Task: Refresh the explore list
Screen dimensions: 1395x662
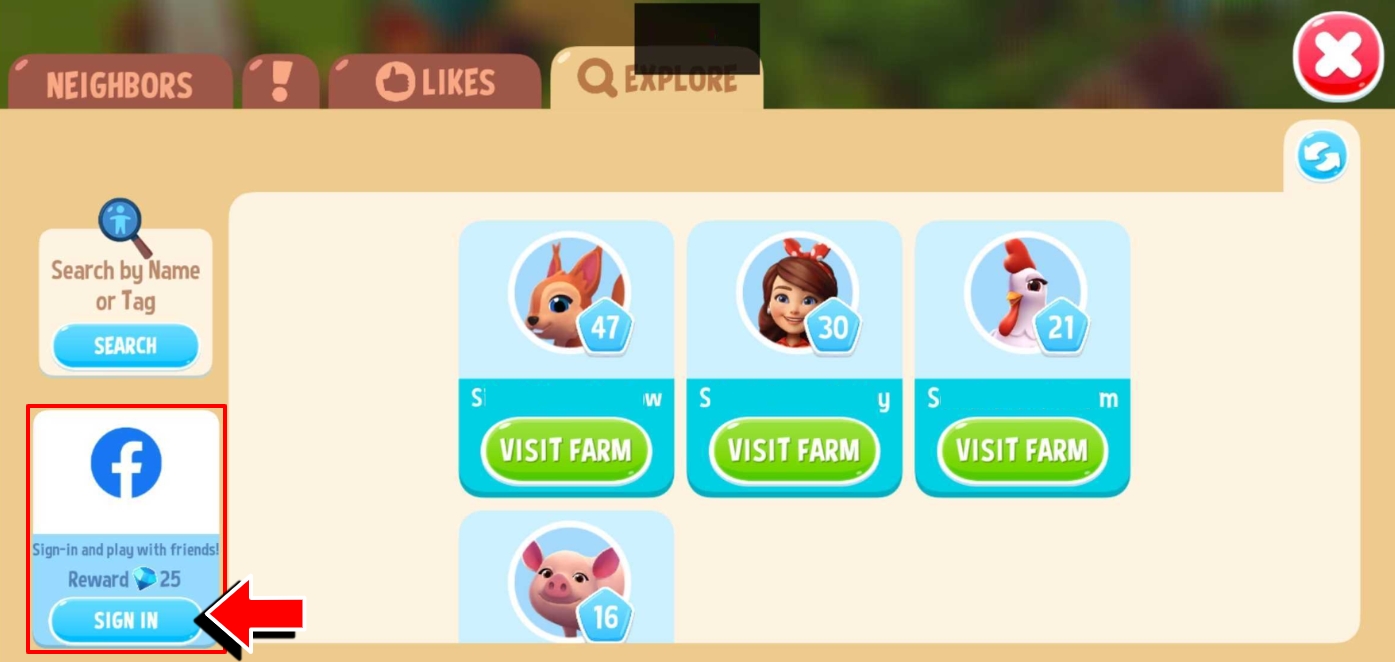Action: 1322,157
